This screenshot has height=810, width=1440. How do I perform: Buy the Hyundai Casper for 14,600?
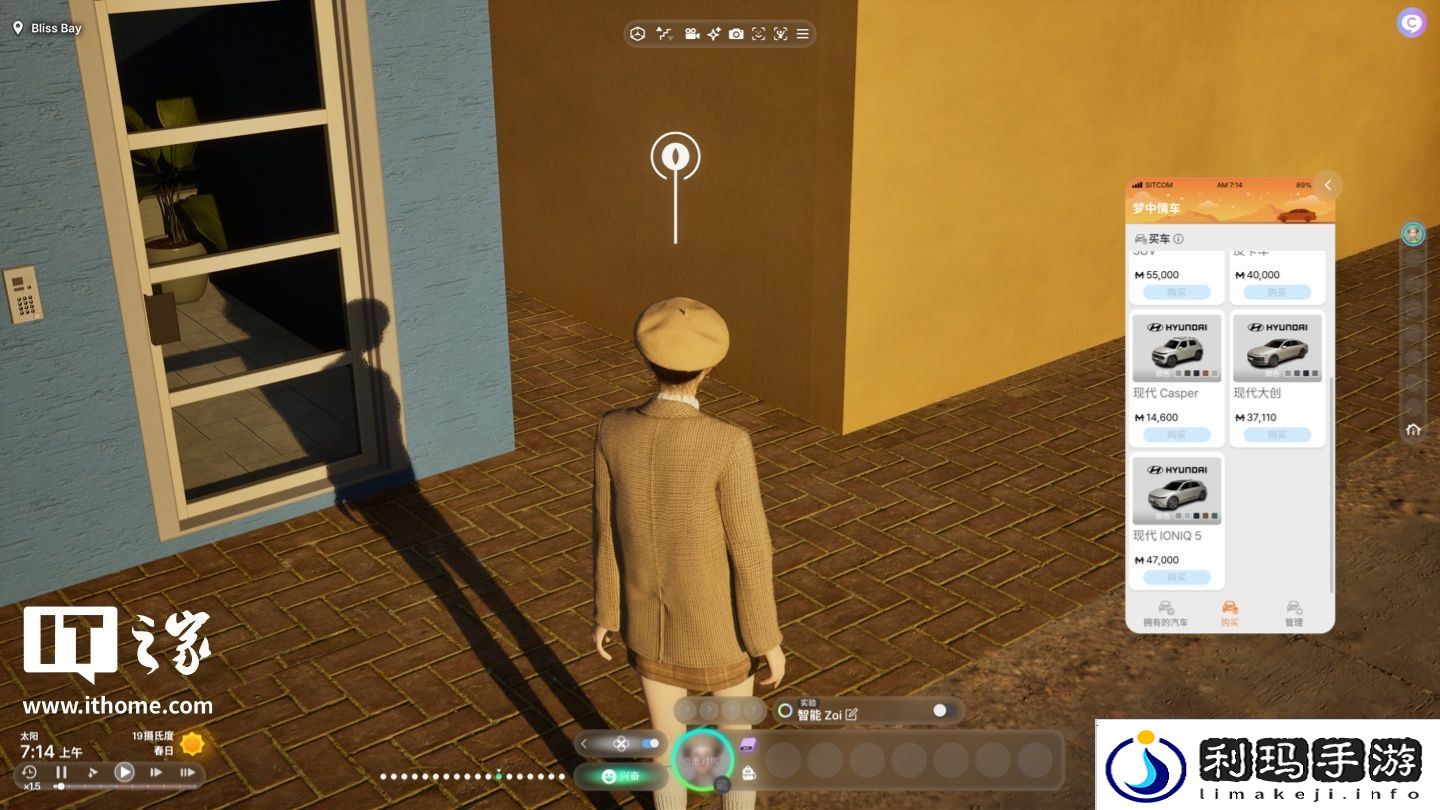(1176, 435)
